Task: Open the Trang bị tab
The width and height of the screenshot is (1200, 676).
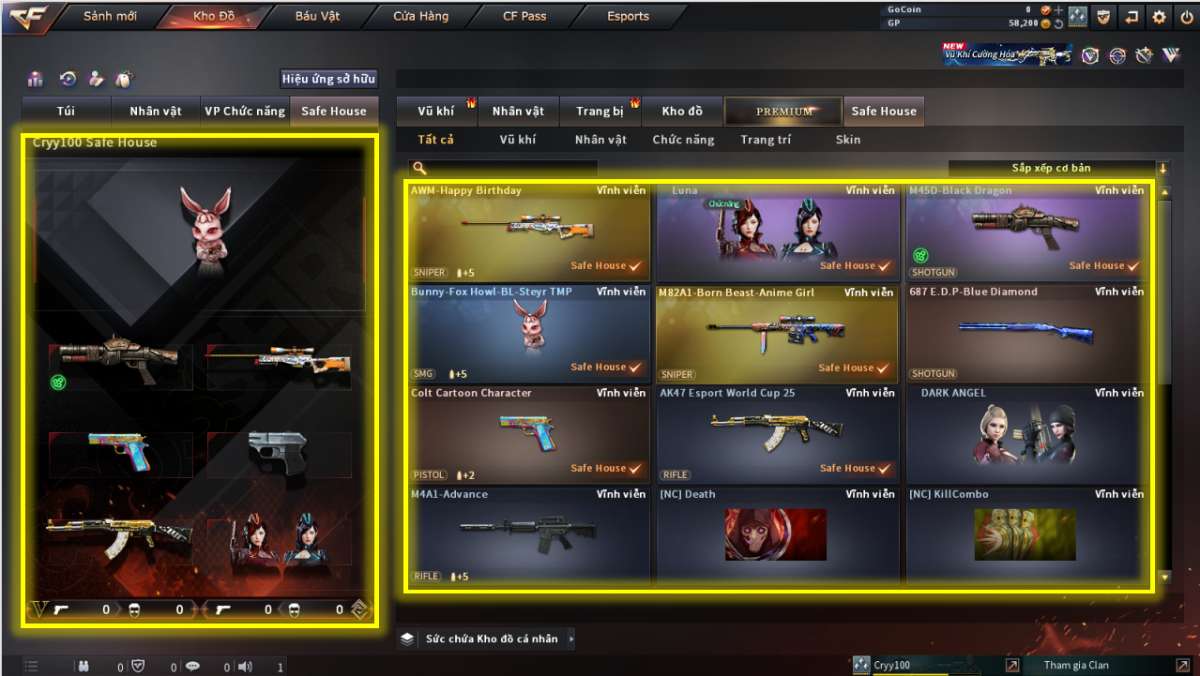Action: 600,111
